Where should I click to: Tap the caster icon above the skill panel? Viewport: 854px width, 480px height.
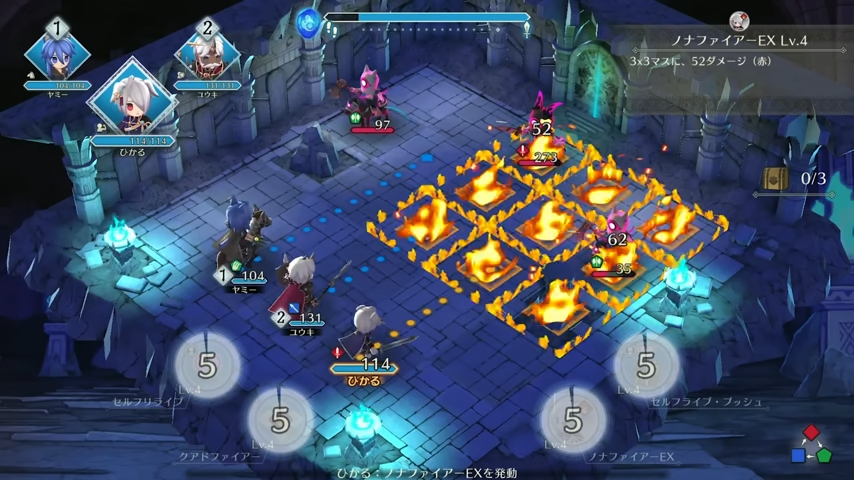(x=739, y=20)
